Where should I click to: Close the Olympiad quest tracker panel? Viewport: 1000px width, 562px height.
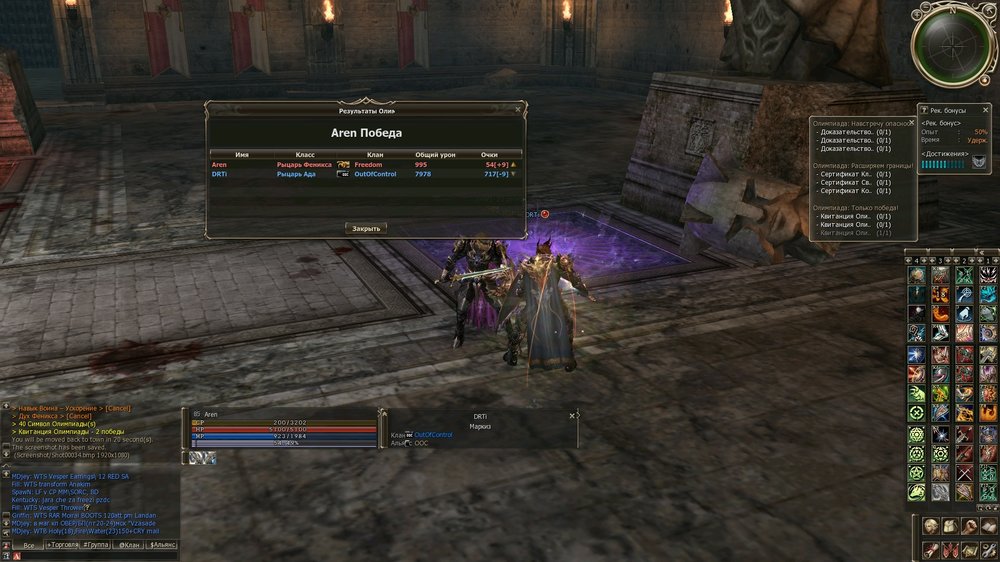click(913, 123)
